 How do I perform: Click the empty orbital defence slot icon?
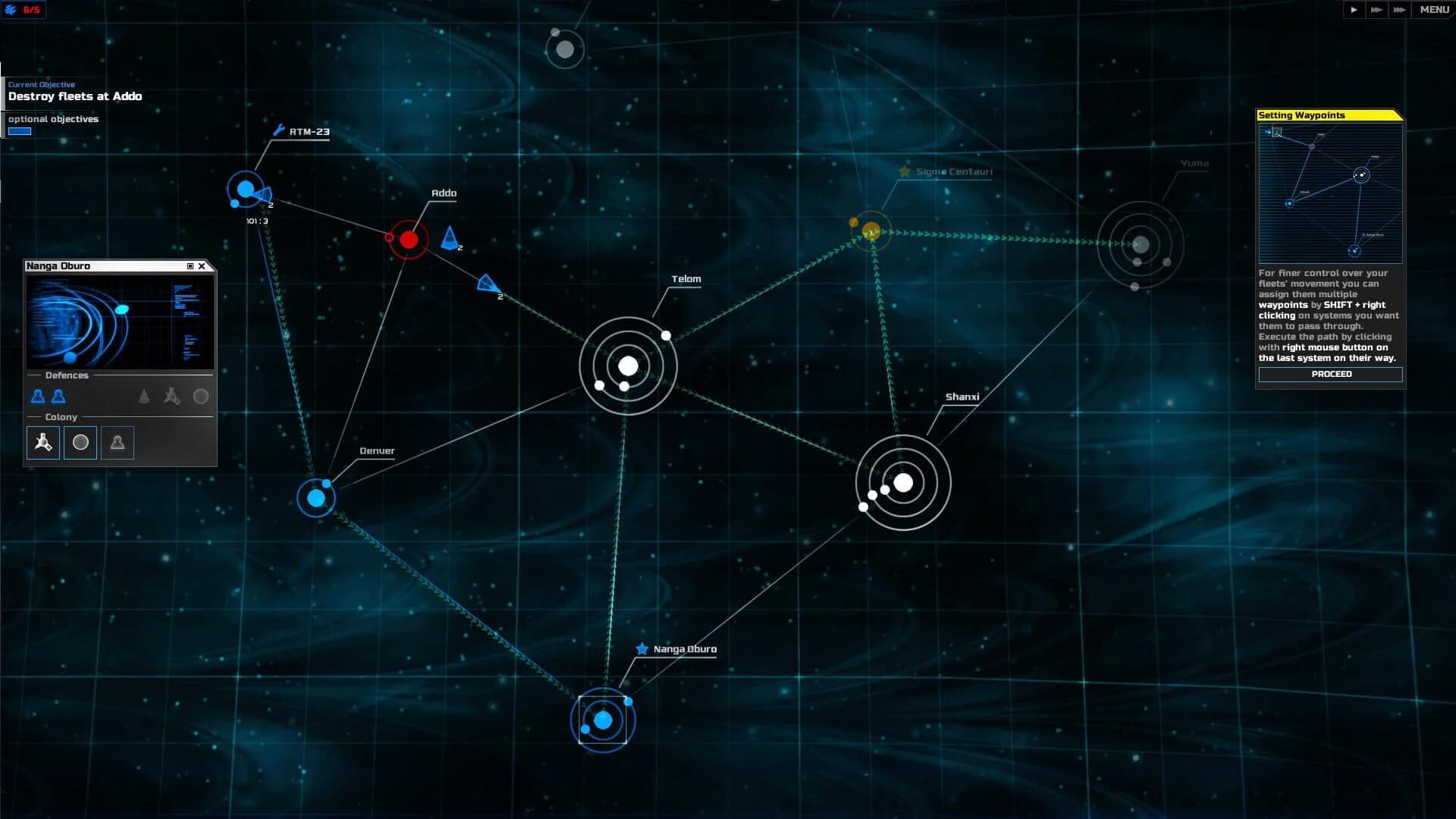pos(200,395)
